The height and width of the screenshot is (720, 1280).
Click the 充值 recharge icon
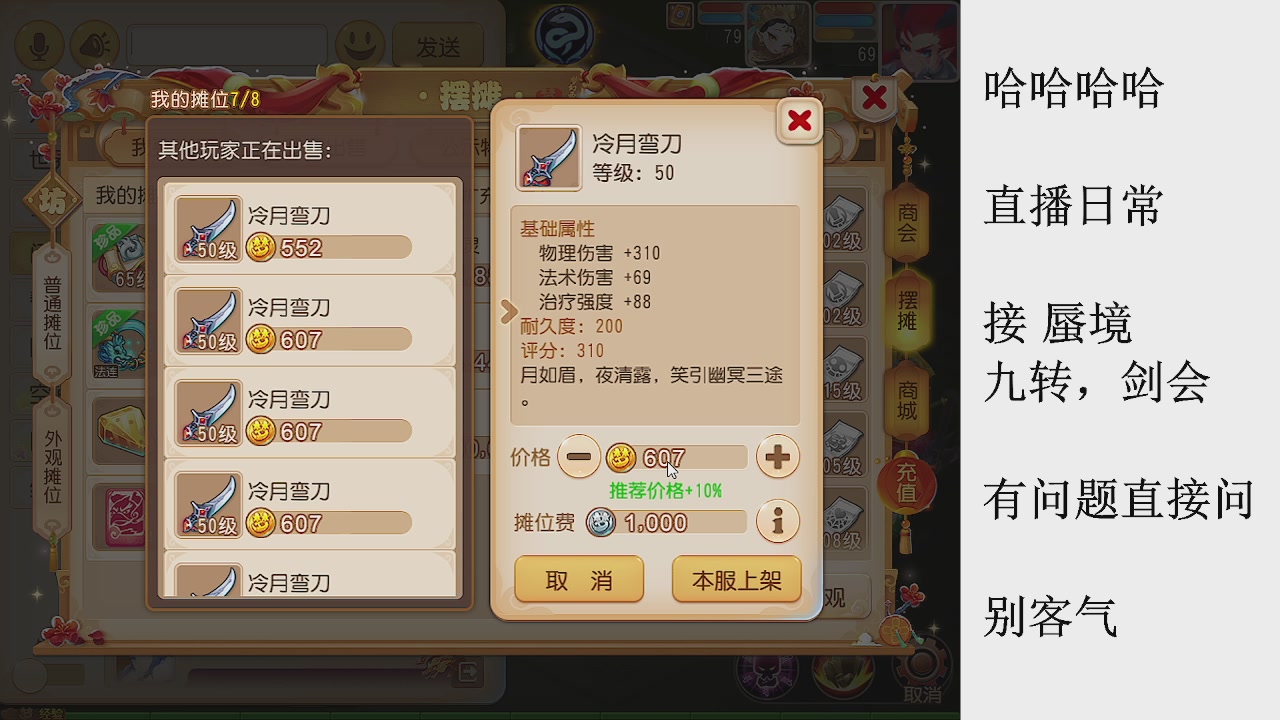[x=908, y=484]
